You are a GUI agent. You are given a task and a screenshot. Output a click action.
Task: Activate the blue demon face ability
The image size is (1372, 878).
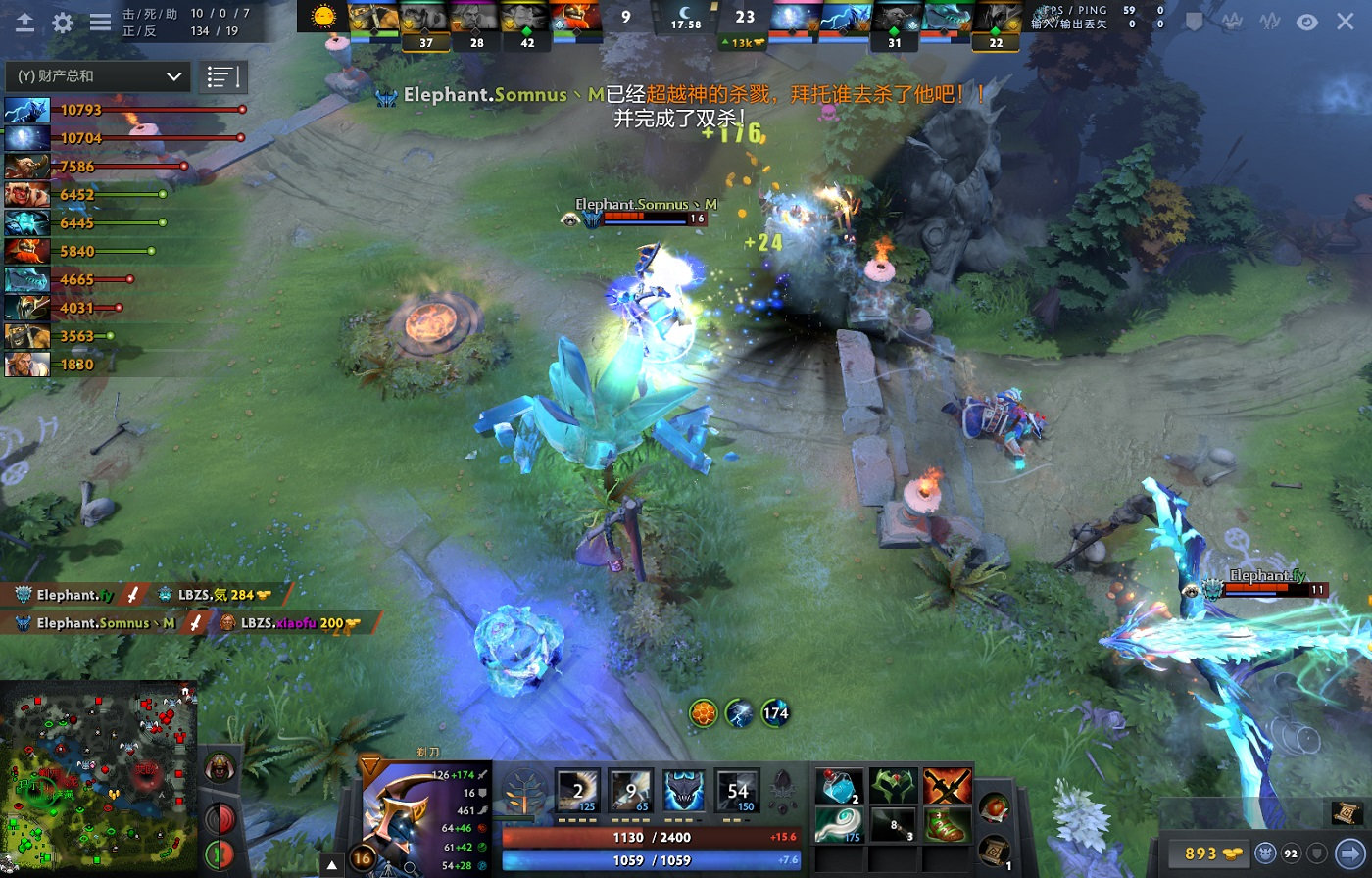684,790
